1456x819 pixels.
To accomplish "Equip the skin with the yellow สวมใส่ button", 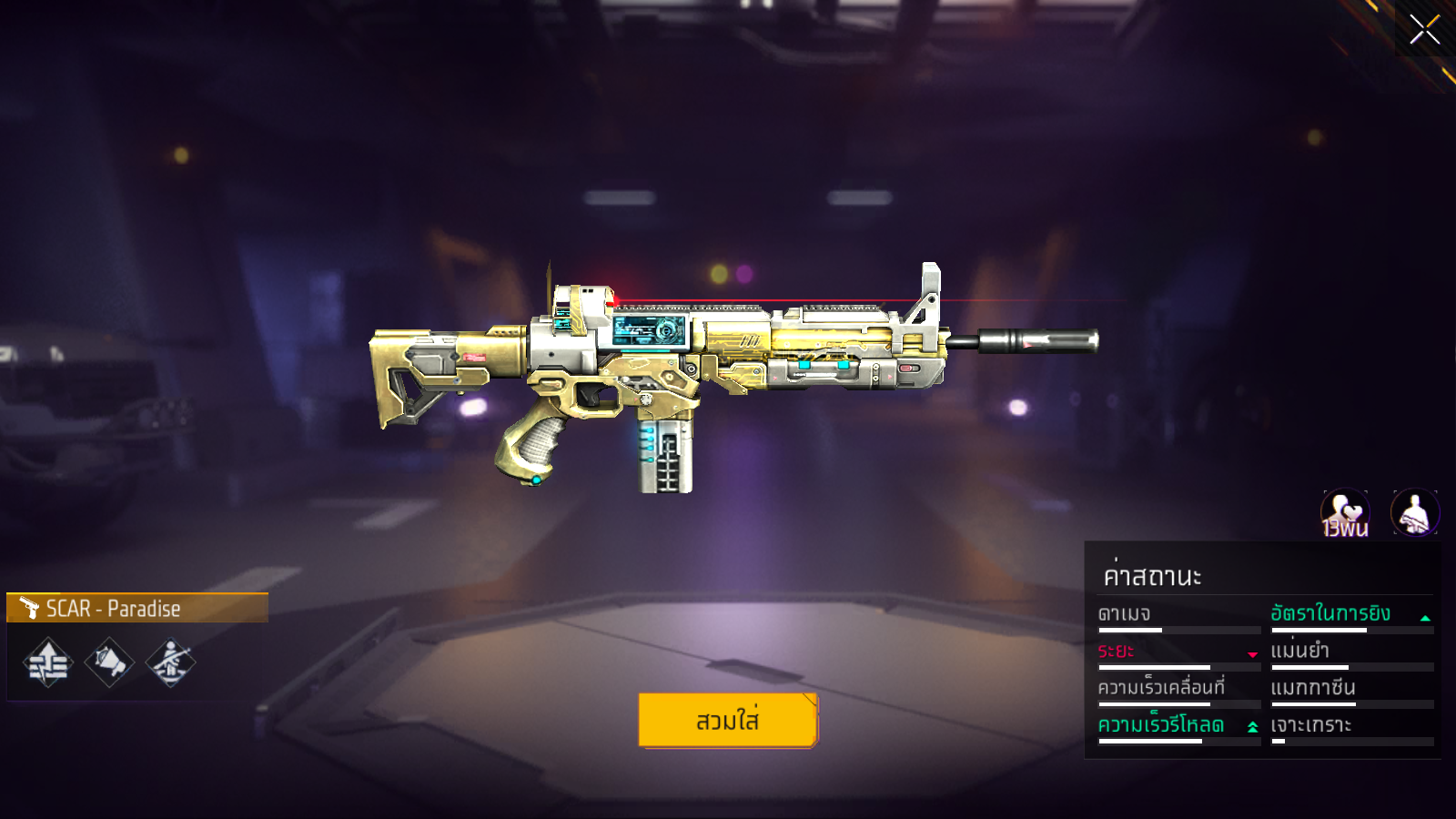I will pyautogui.click(x=728, y=720).
